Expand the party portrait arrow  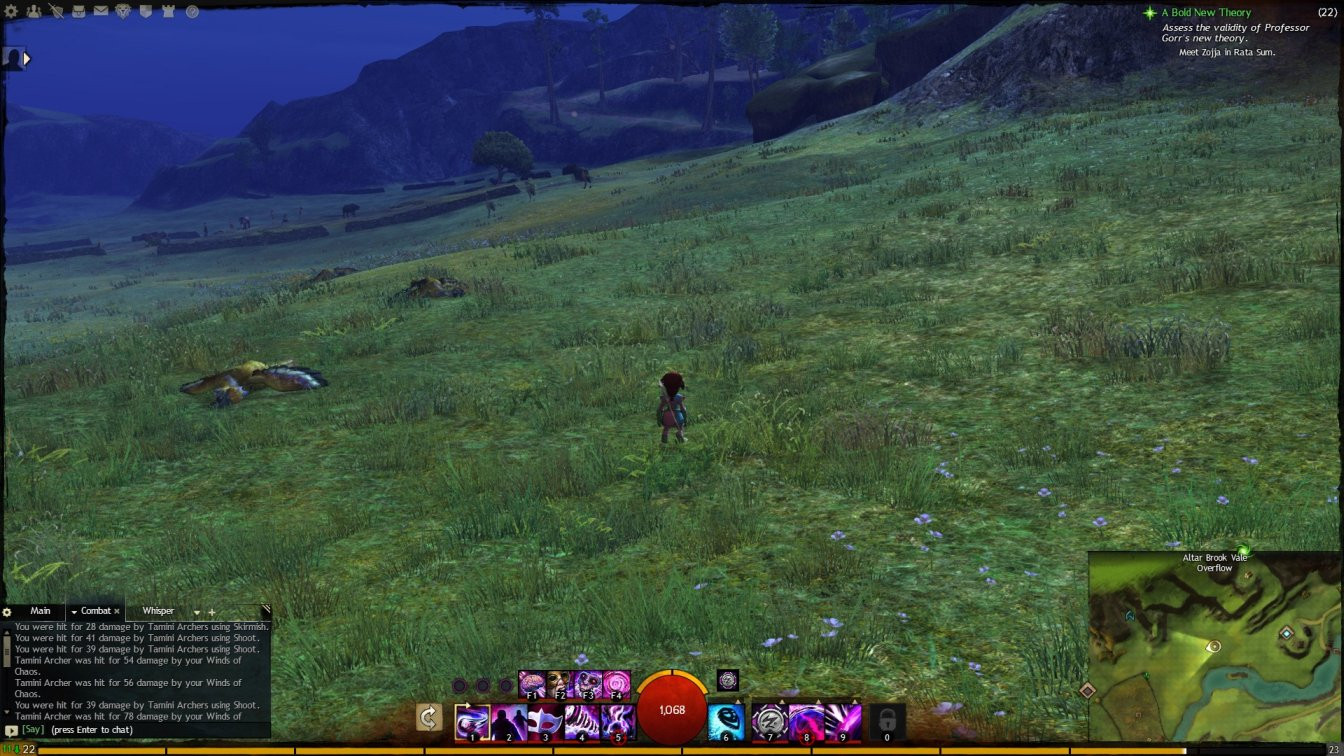coord(27,59)
